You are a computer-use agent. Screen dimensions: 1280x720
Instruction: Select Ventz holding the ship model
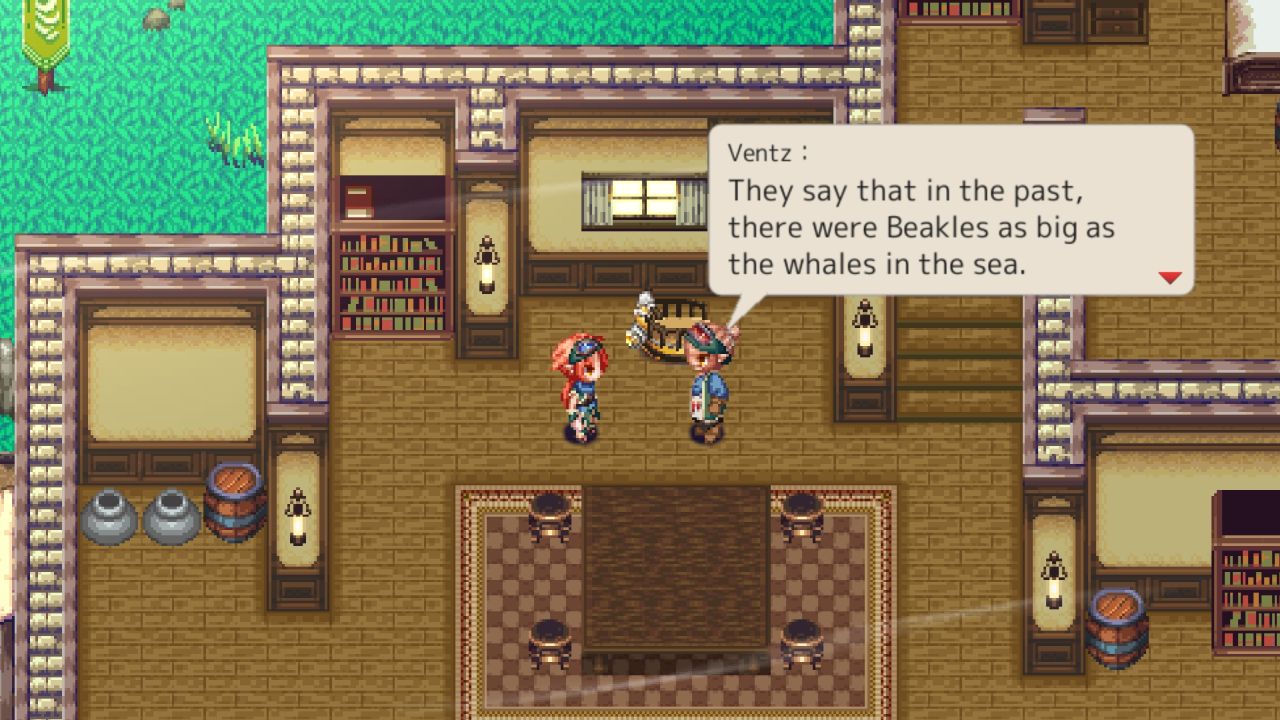(x=700, y=380)
